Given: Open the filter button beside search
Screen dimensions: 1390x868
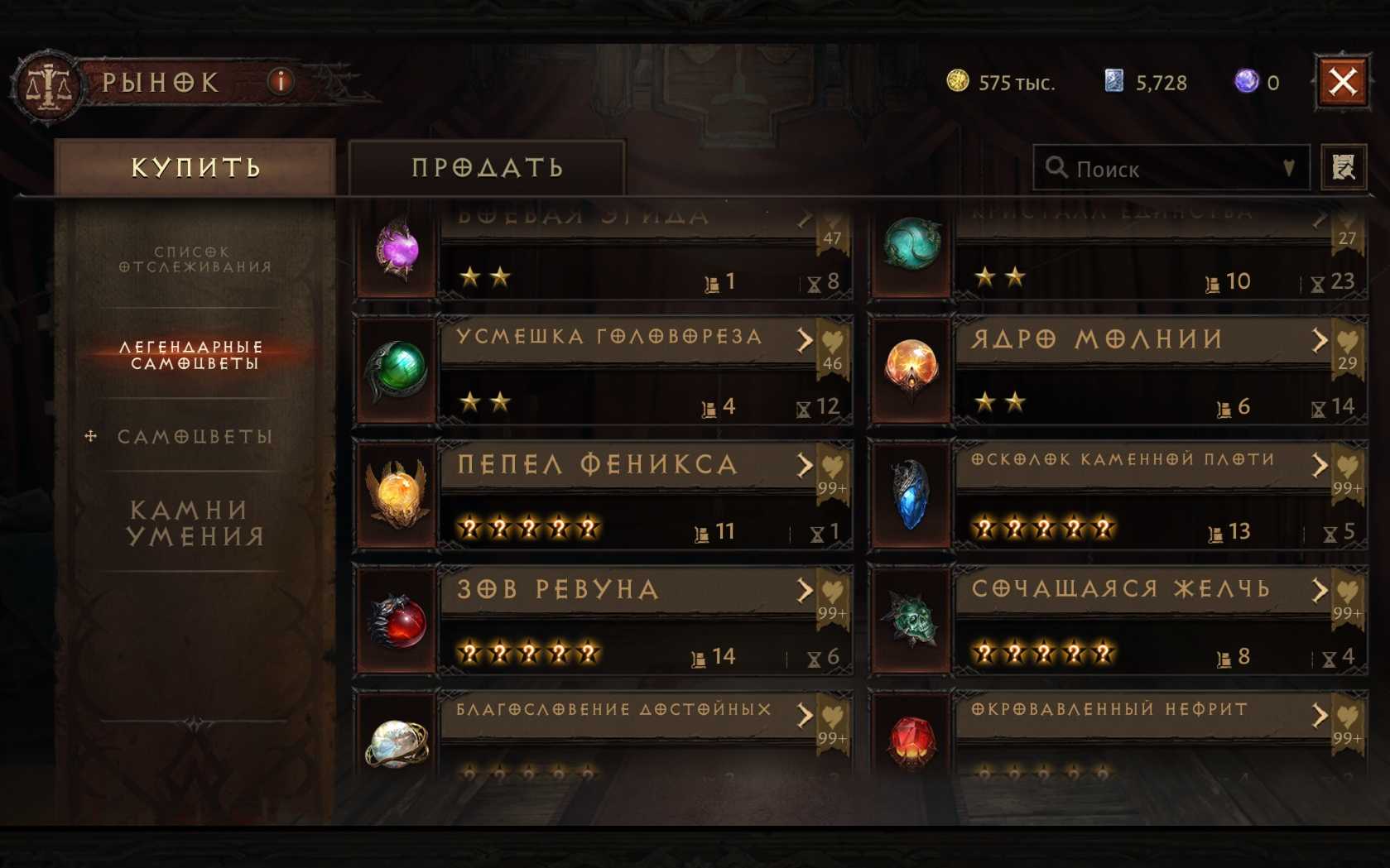Looking at the screenshot, I should pos(1343,168).
